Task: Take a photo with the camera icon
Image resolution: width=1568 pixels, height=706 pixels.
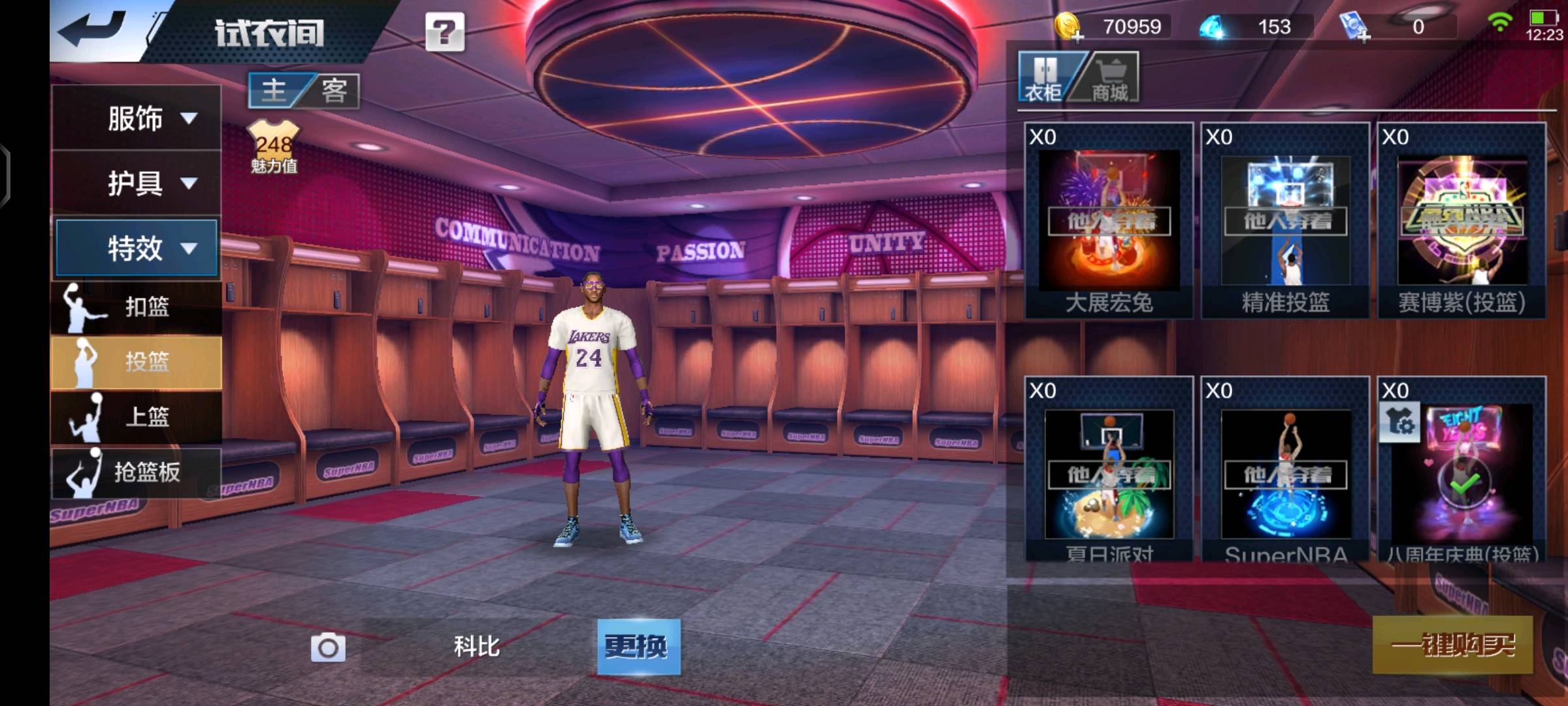Action: (328, 647)
